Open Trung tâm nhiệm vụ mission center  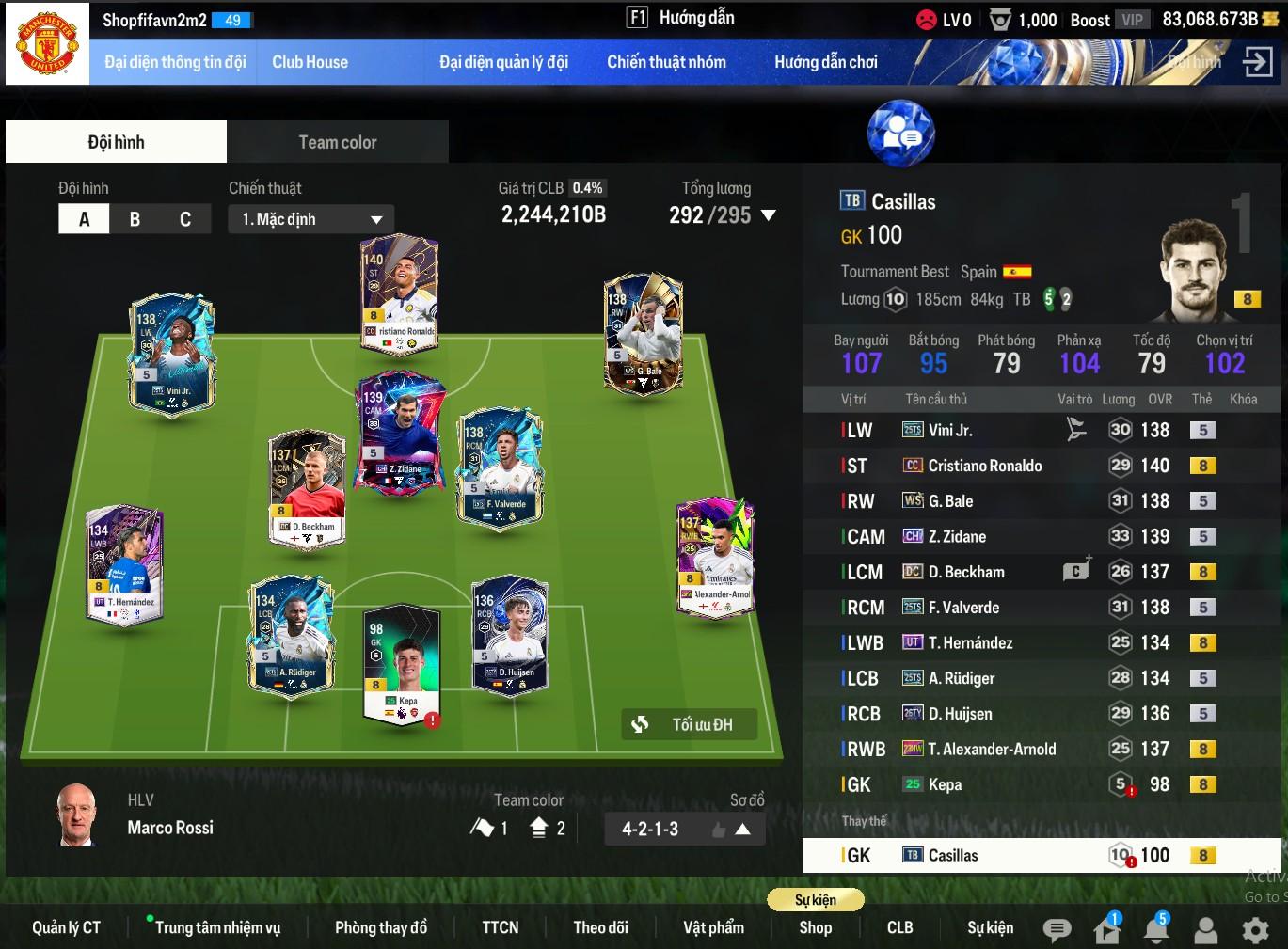point(217,927)
